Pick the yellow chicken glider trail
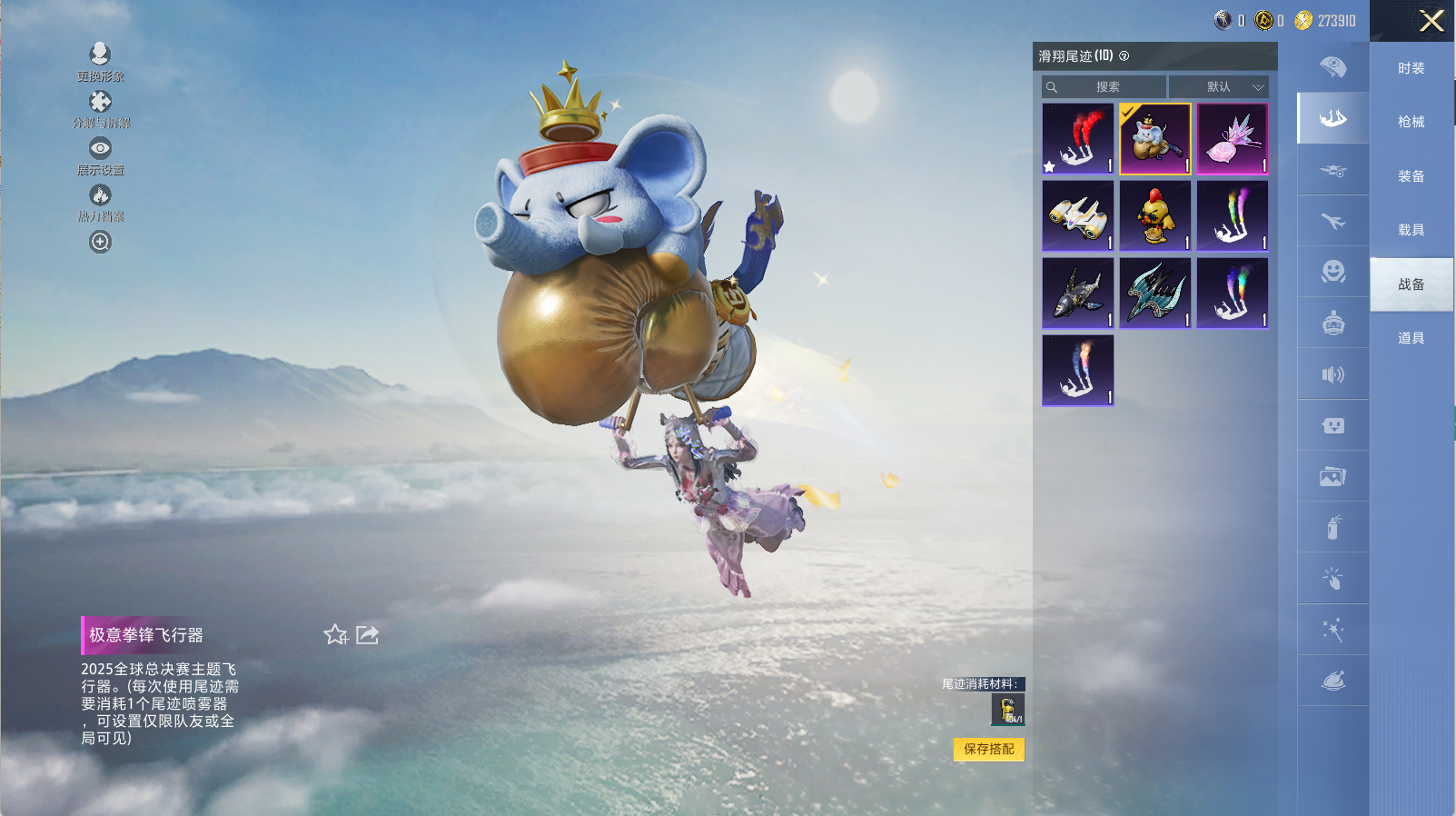 tap(1154, 215)
